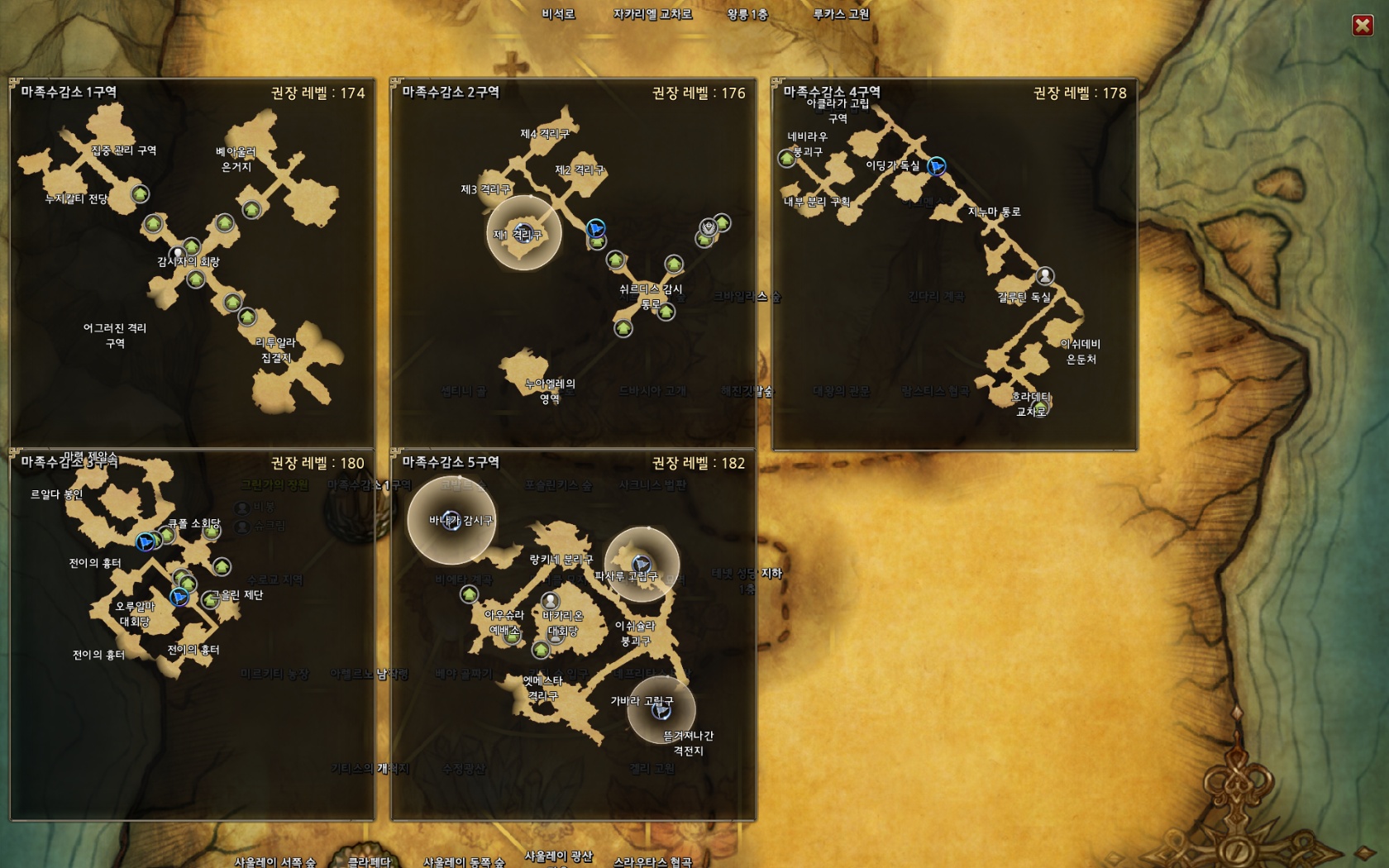Select the blue flag near 큐폴 소회당
Viewport: 1389px width, 868px height.
[x=145, y=542]
